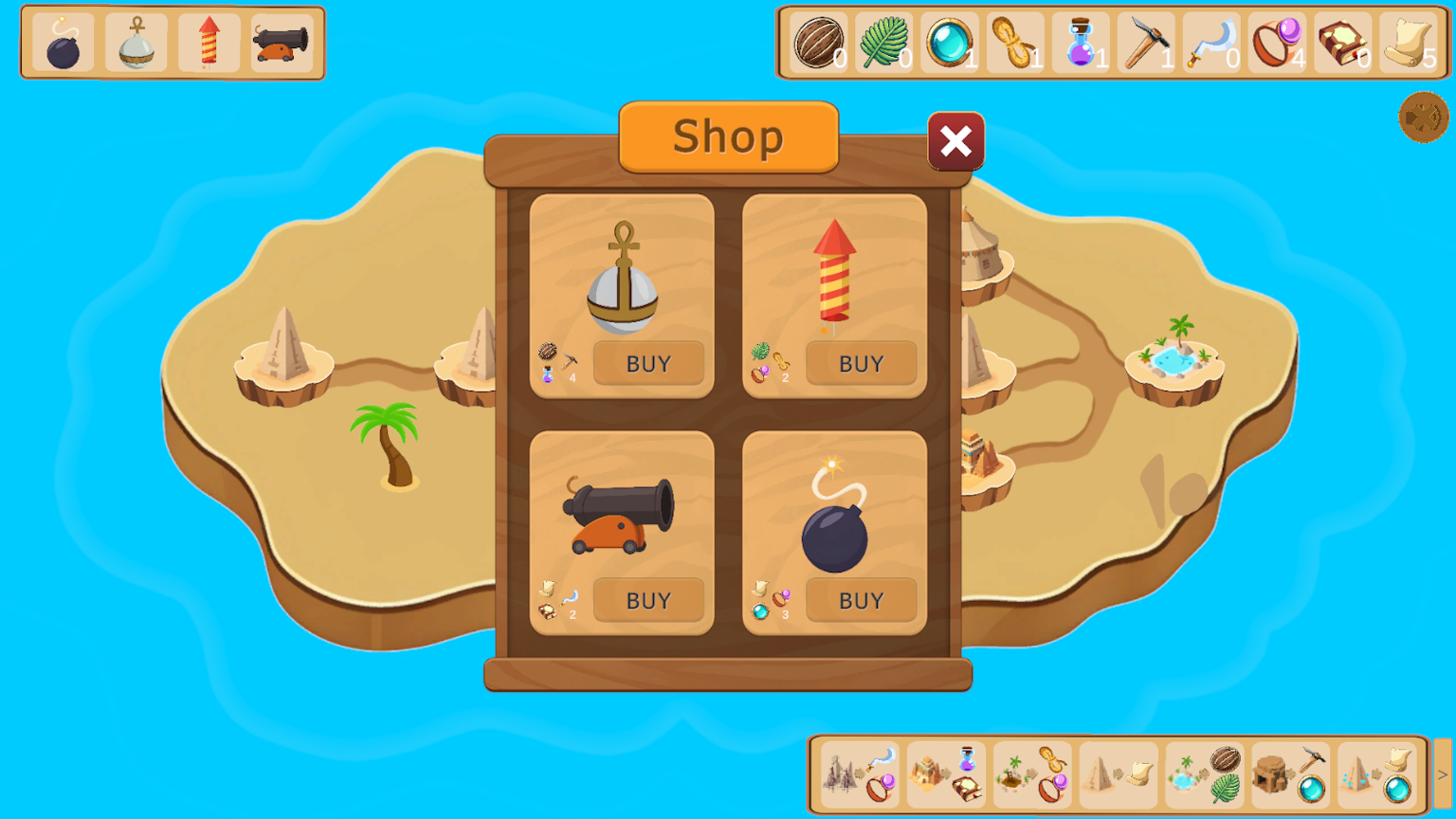The height and width of the screenshot is (819, 1456).
Task: Click the magic ring resource showing 4
Action: [1277, 42]
